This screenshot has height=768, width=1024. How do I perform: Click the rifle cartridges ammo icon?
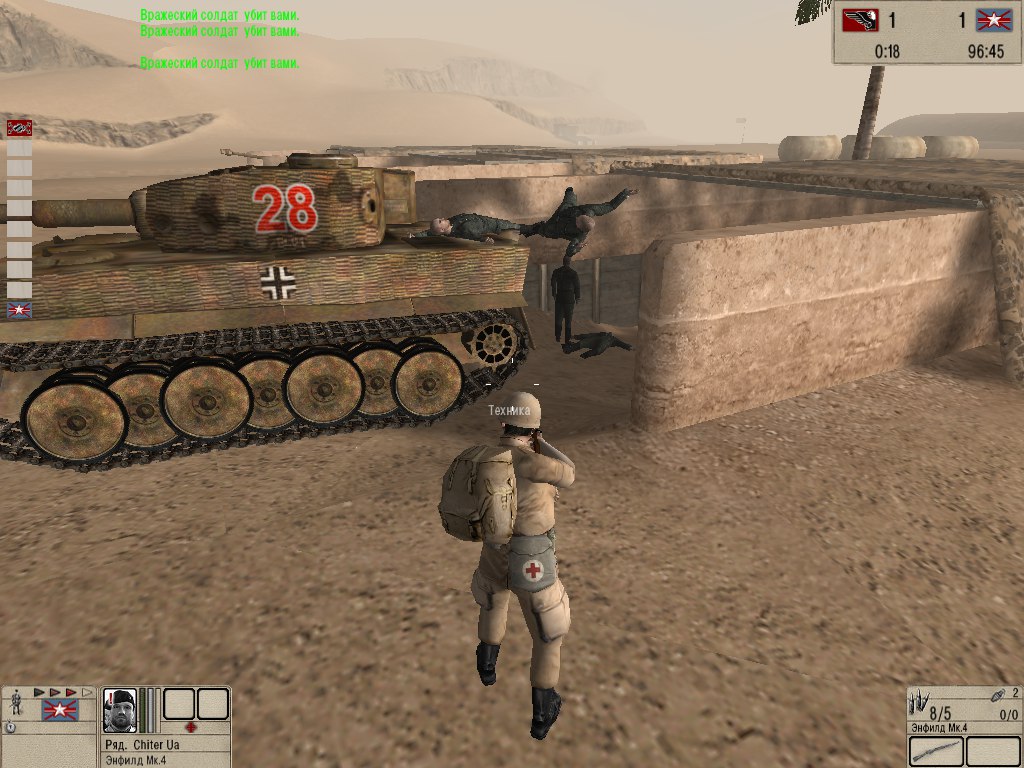tap(920, 700)
